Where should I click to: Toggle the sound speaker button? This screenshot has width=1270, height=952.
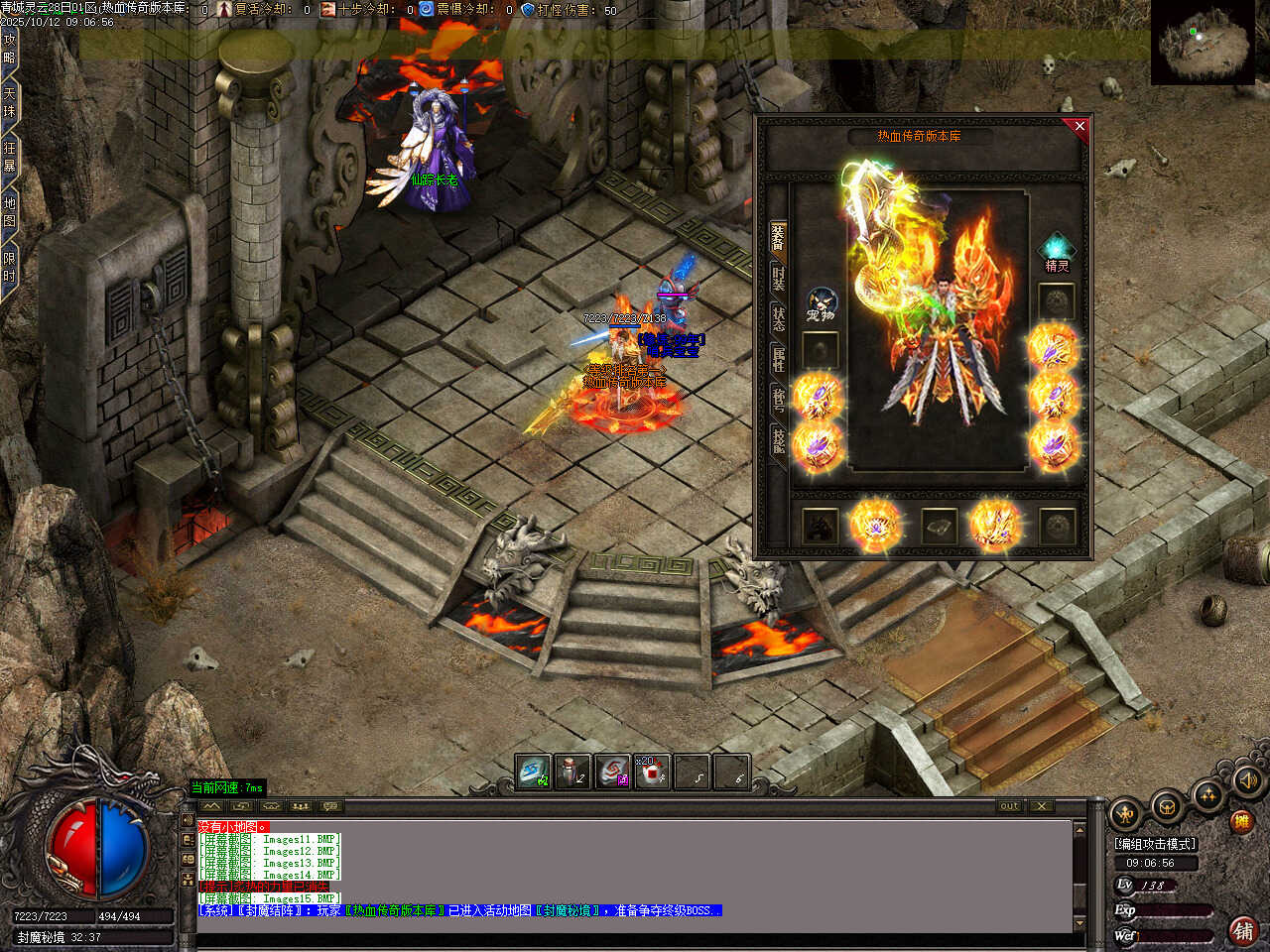1248,780
